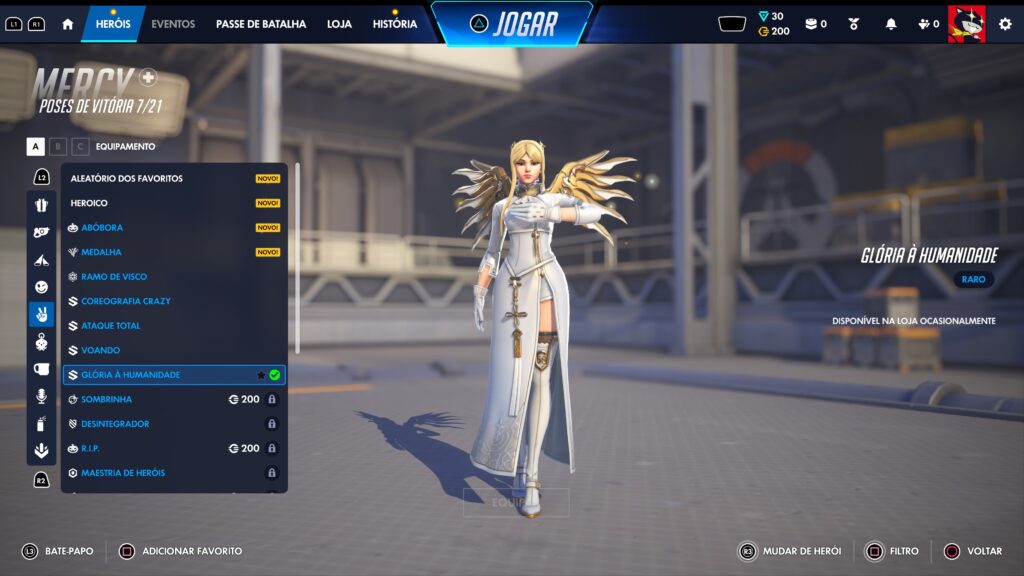
Task: Open the player profile avatar
Action: 966,24
